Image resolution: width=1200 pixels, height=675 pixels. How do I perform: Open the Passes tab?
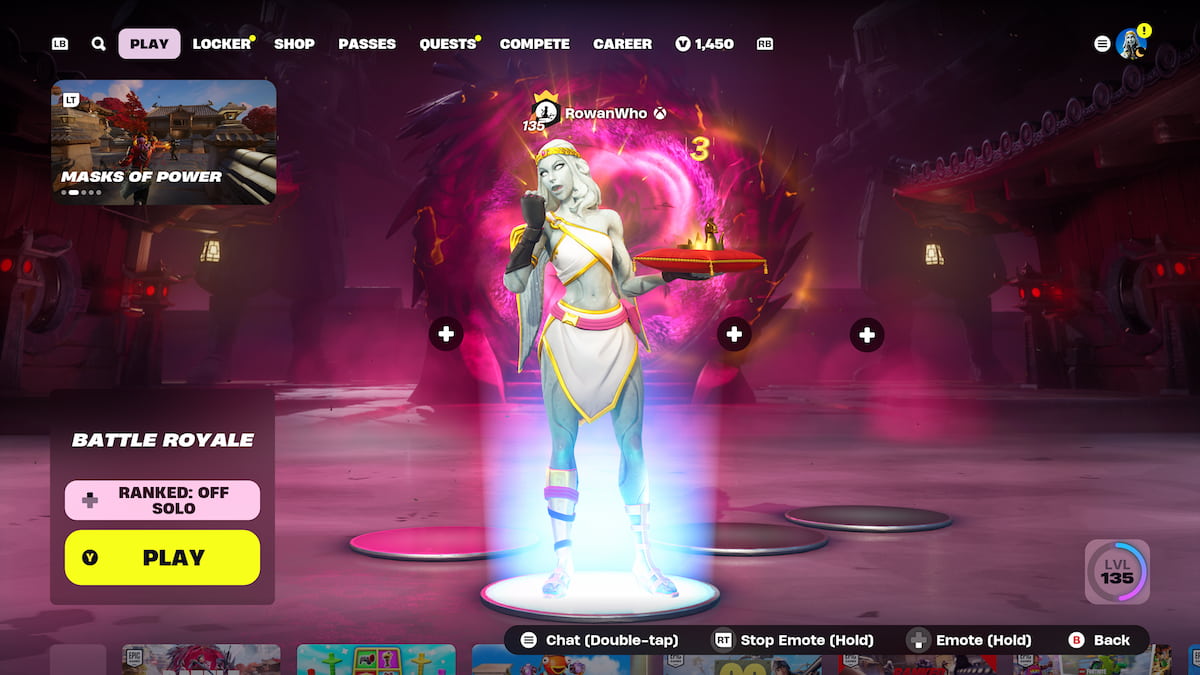tap(367, 44)
